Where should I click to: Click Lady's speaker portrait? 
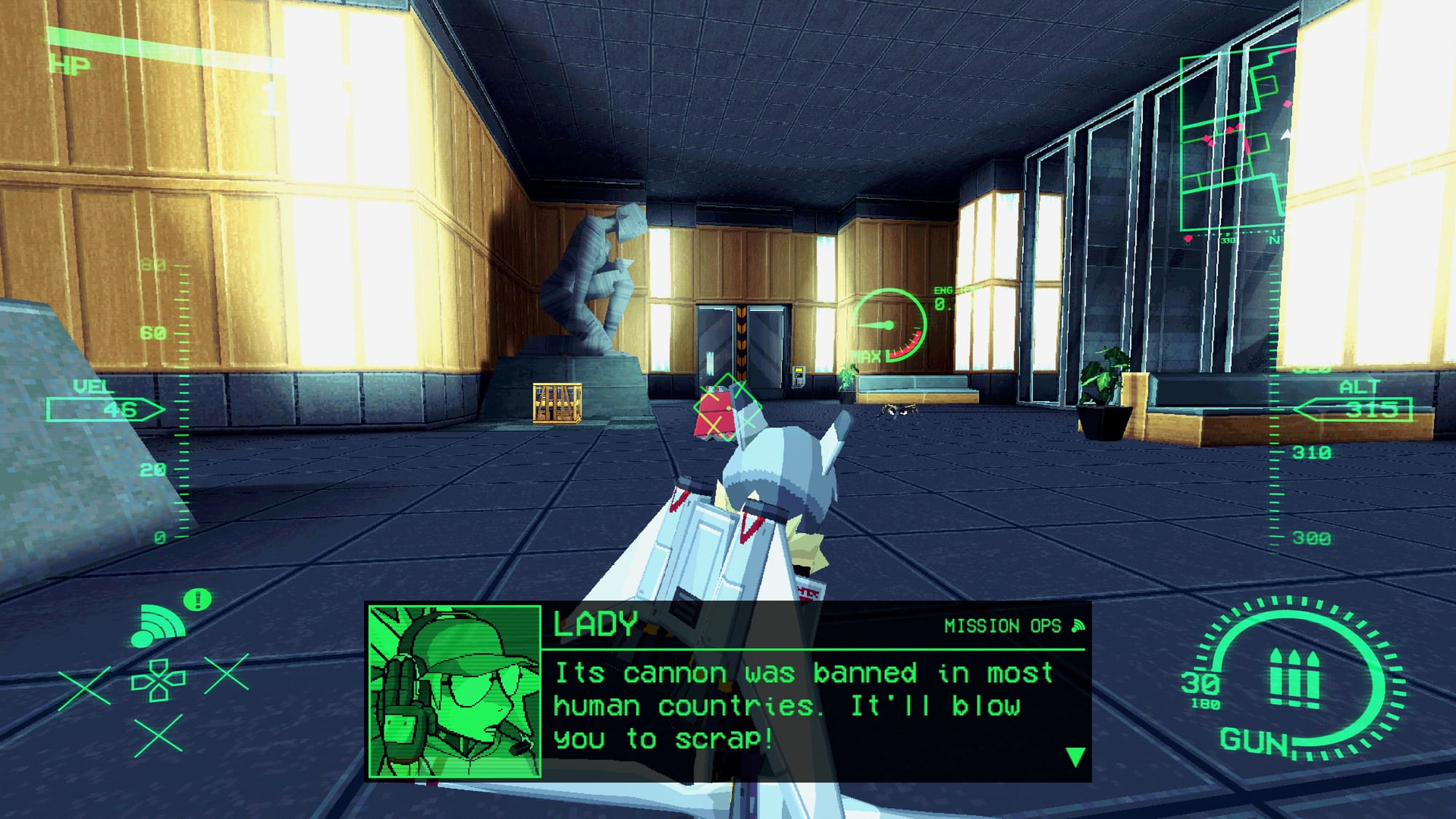[455, 692]
